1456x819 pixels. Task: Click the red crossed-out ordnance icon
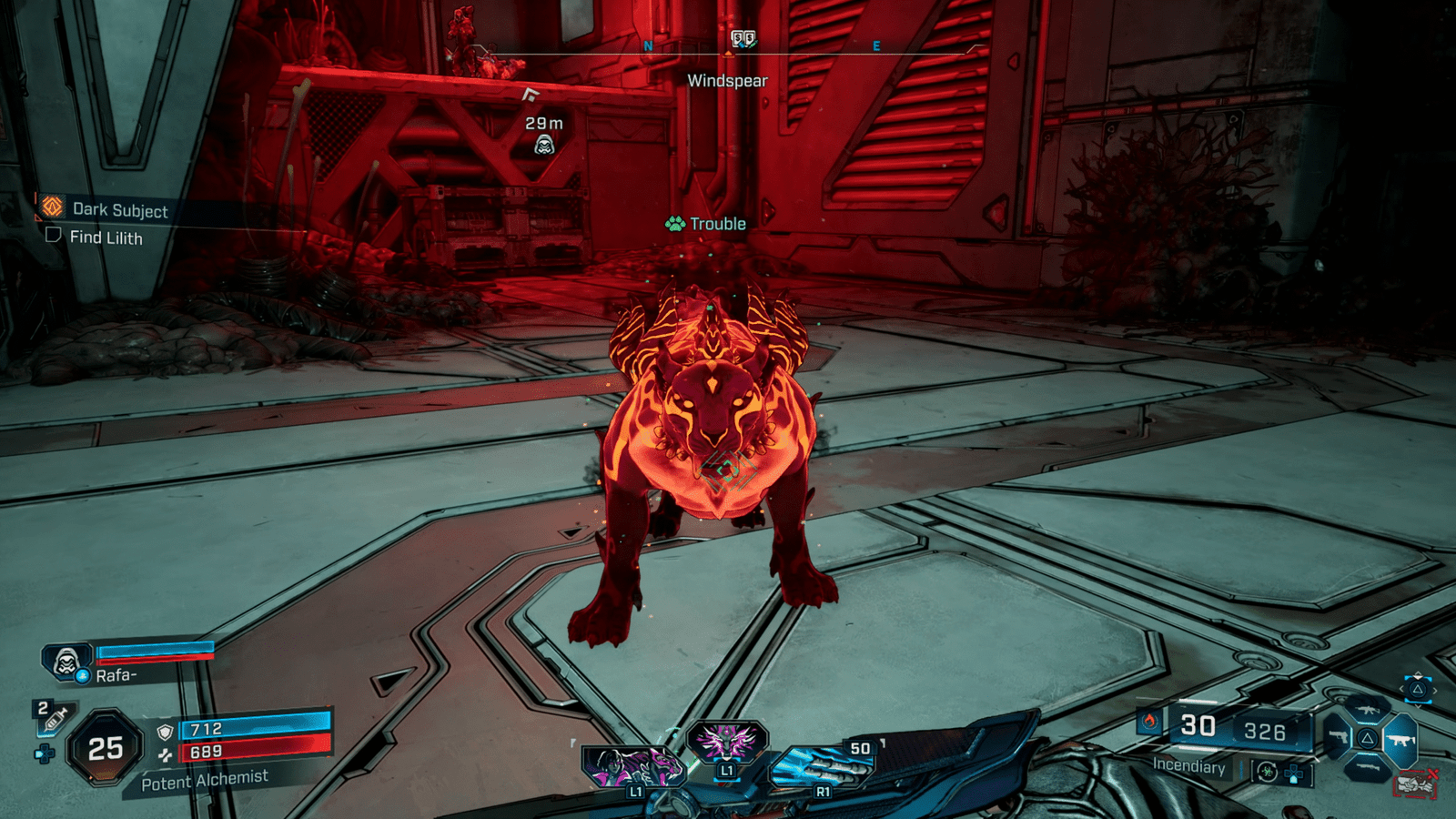pyautogui.click(x=1416, y=783)
